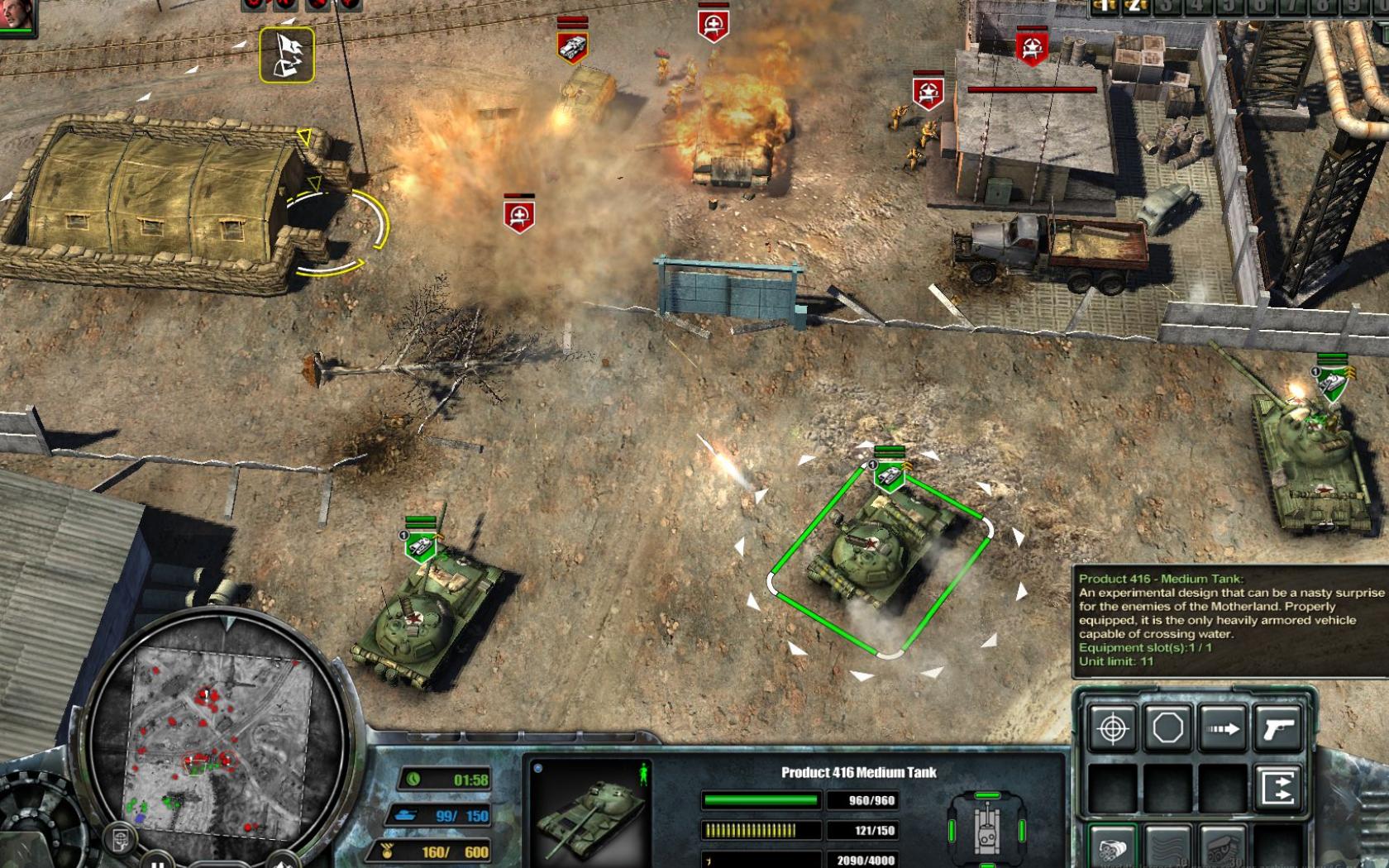The width and height of the screenshot is (1389, 868).
Task: Click the tank icon showing unit capacity
Action: 408,816
